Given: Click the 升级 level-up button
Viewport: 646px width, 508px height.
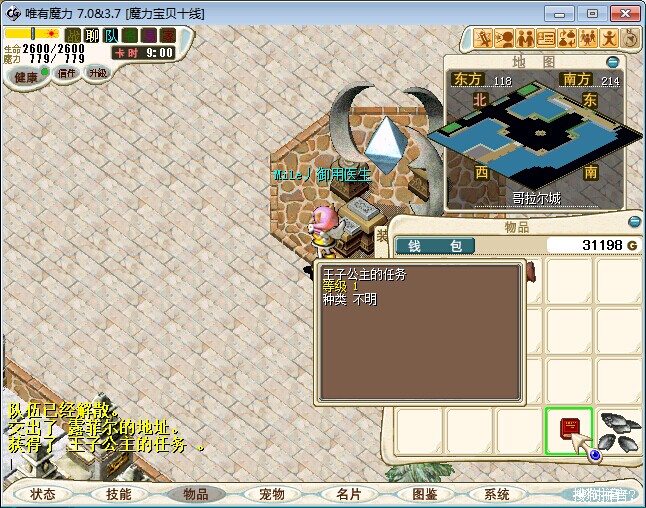Looking at the screenshot, I should coord(97,73).
